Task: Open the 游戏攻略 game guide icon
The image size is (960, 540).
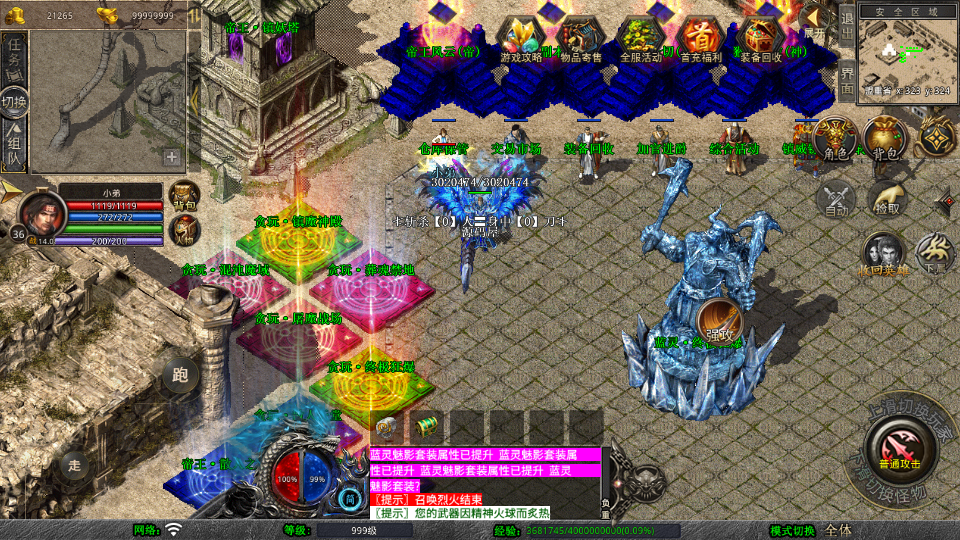Action: 521,40
